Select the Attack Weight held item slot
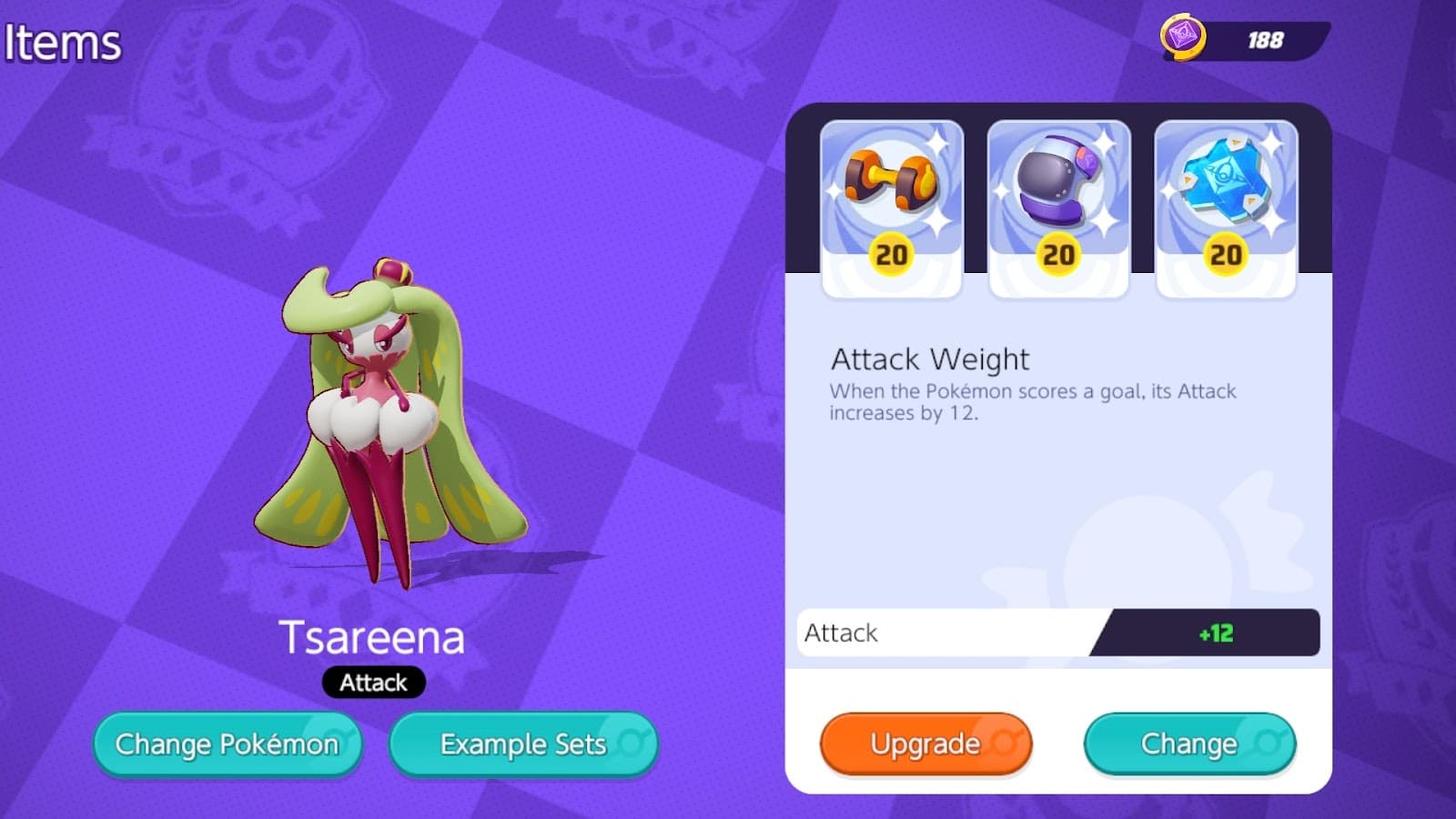 click(891, 207)
